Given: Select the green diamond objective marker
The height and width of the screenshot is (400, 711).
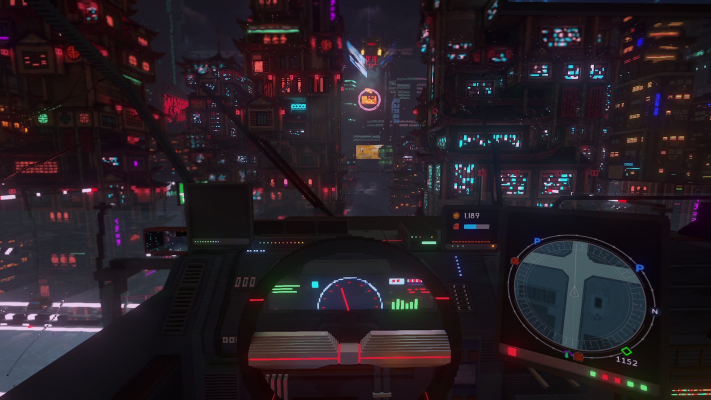Looking at the screenshot, I should coord(626,350).
